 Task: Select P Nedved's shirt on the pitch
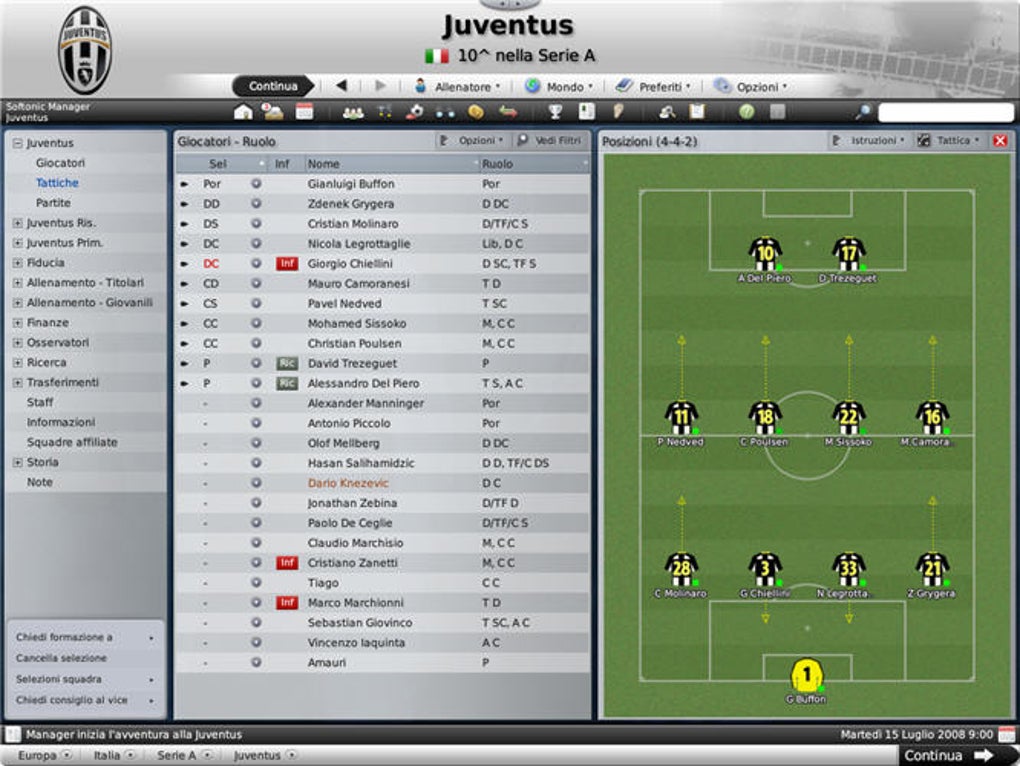click(x=681, y=418)
